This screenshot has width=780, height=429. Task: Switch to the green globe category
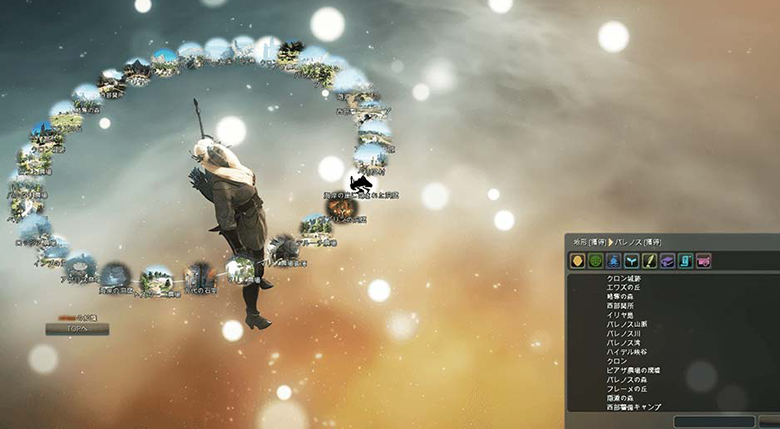pos(595,261)
